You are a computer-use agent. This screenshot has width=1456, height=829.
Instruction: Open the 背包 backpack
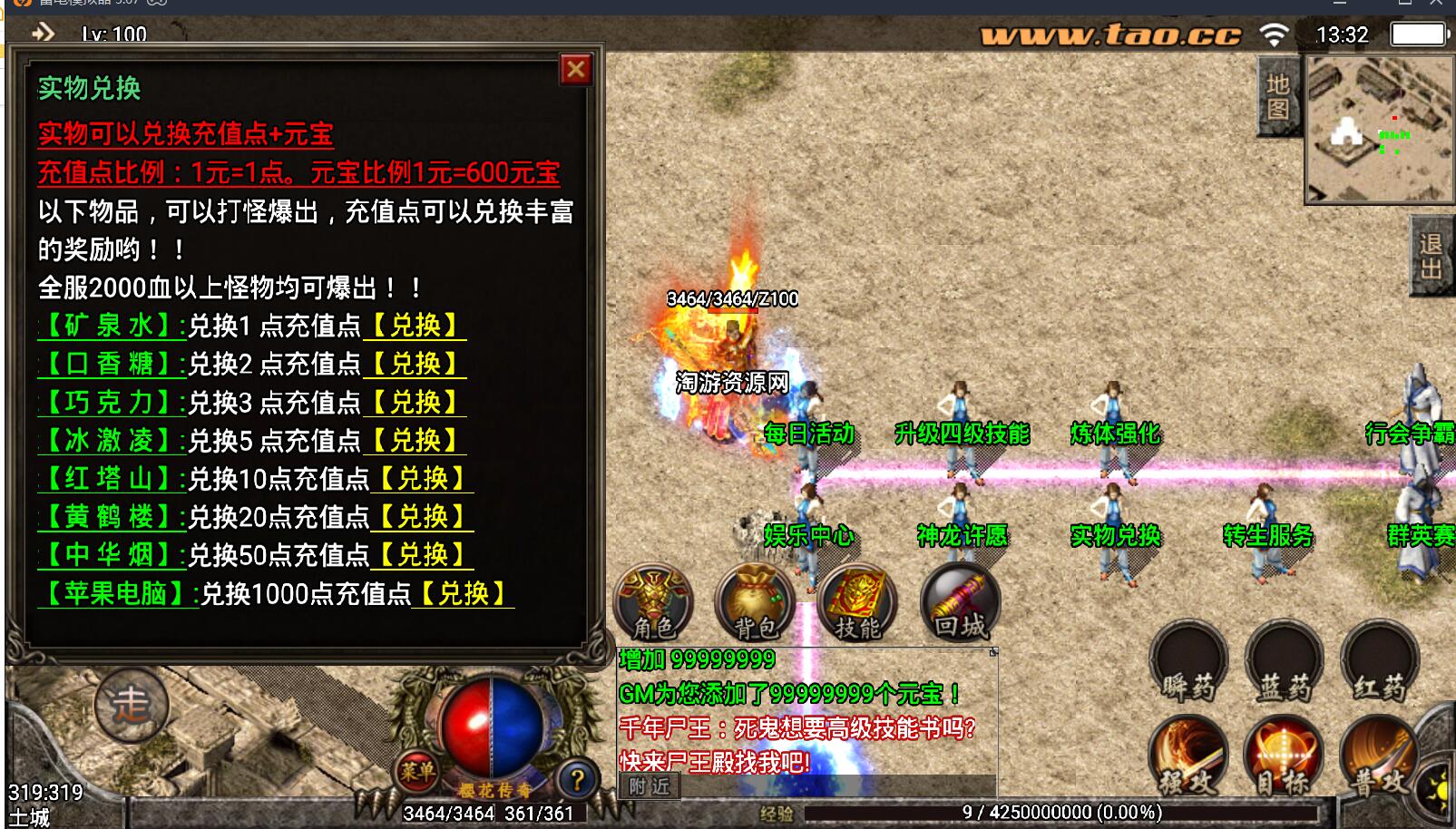click(753, 601)
